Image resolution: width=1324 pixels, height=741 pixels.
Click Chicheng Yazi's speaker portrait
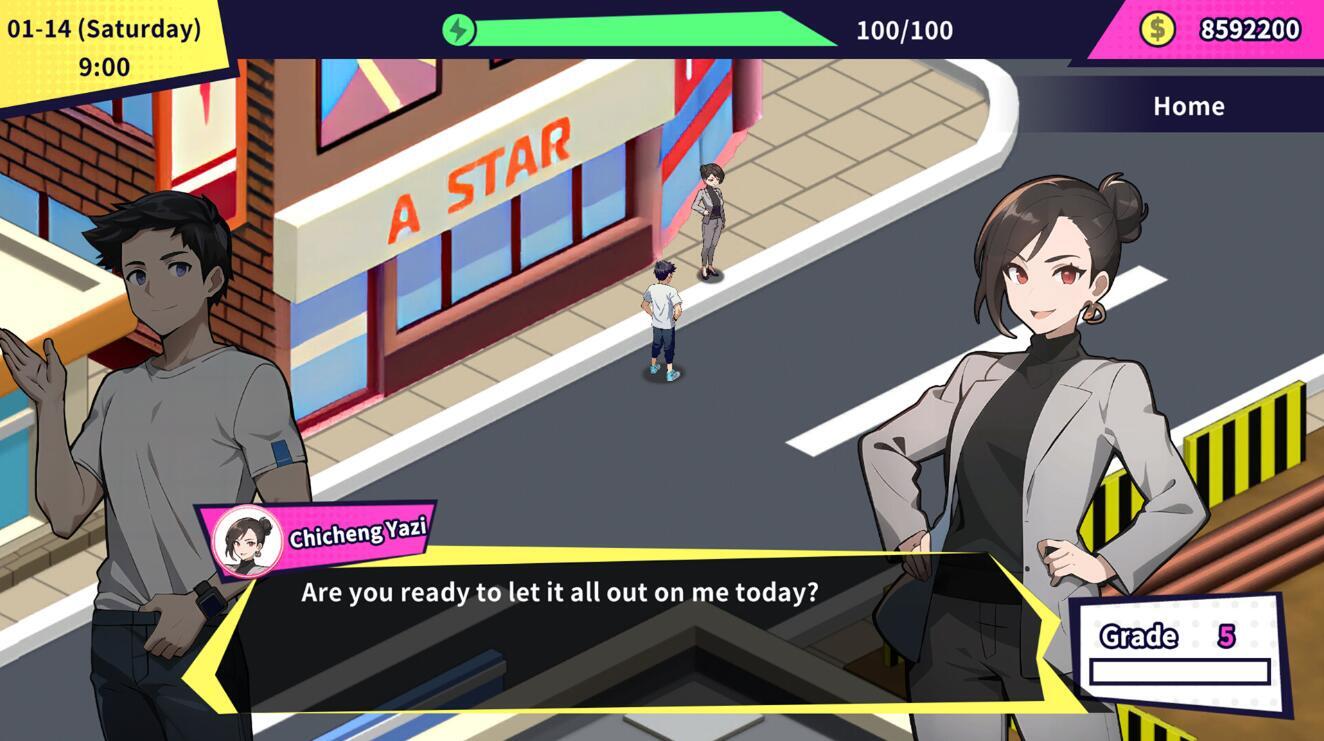[247, 542]
